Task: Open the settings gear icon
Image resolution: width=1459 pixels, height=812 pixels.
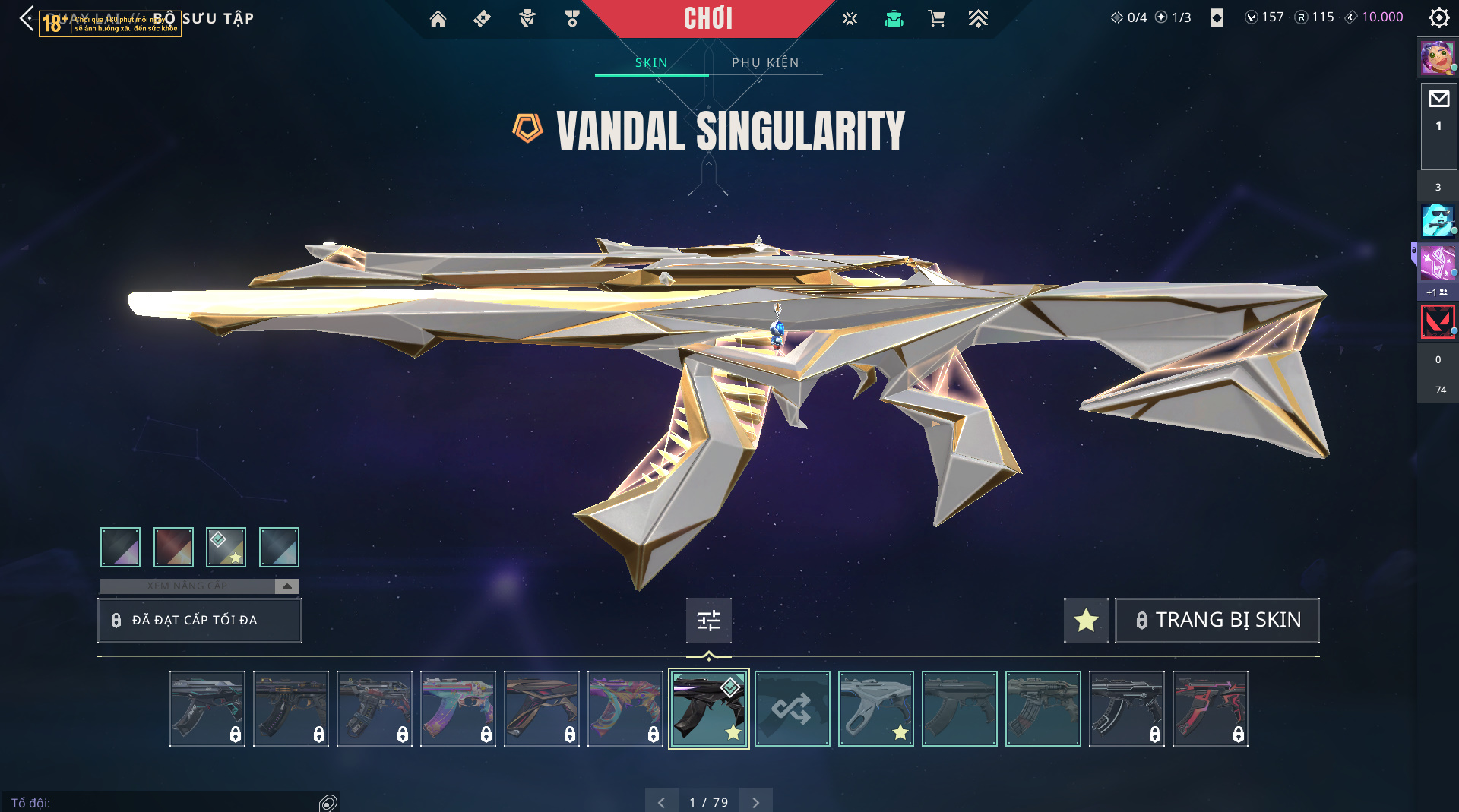Action: (x=1438, y=17)
